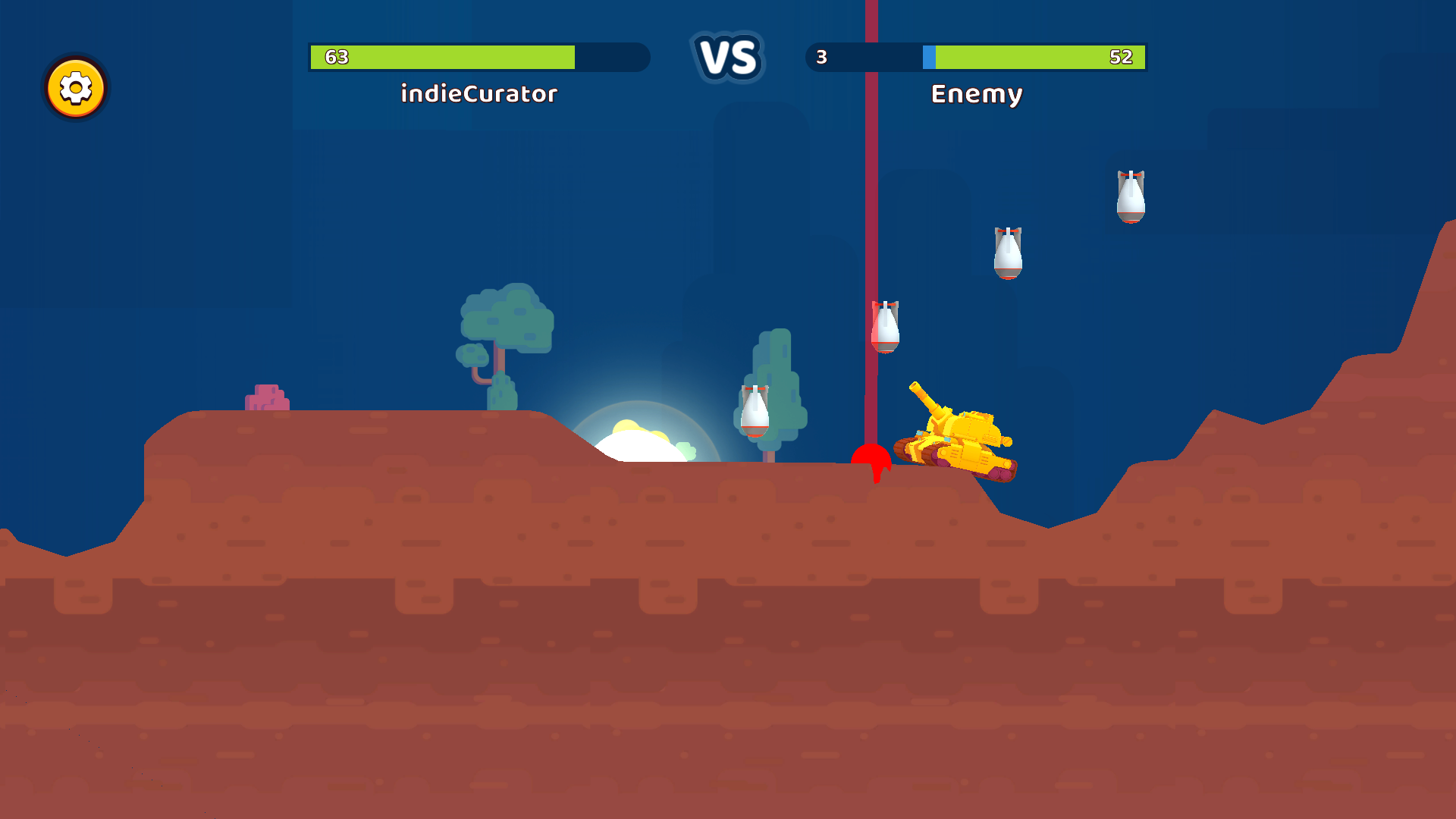Click the number 52 on the enemy bar

click(1125, 56)
